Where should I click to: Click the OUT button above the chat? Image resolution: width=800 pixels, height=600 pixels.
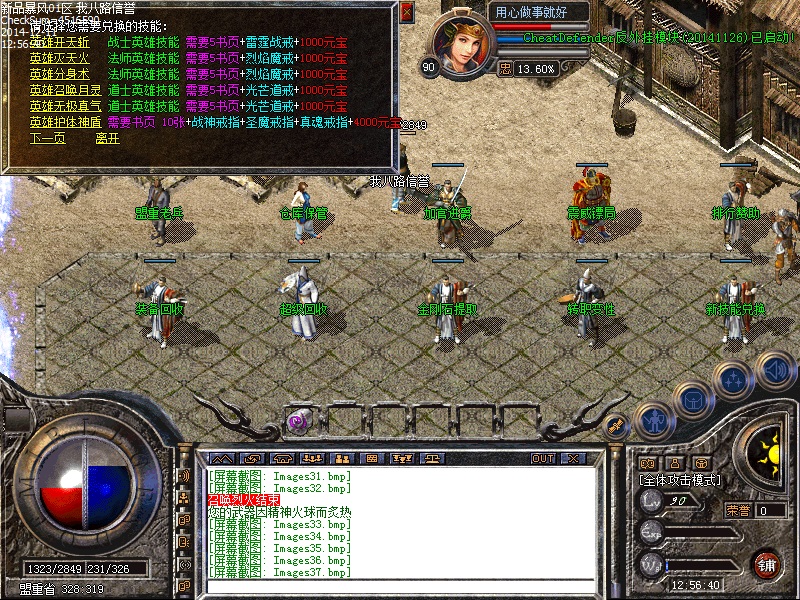click(542, 458)
